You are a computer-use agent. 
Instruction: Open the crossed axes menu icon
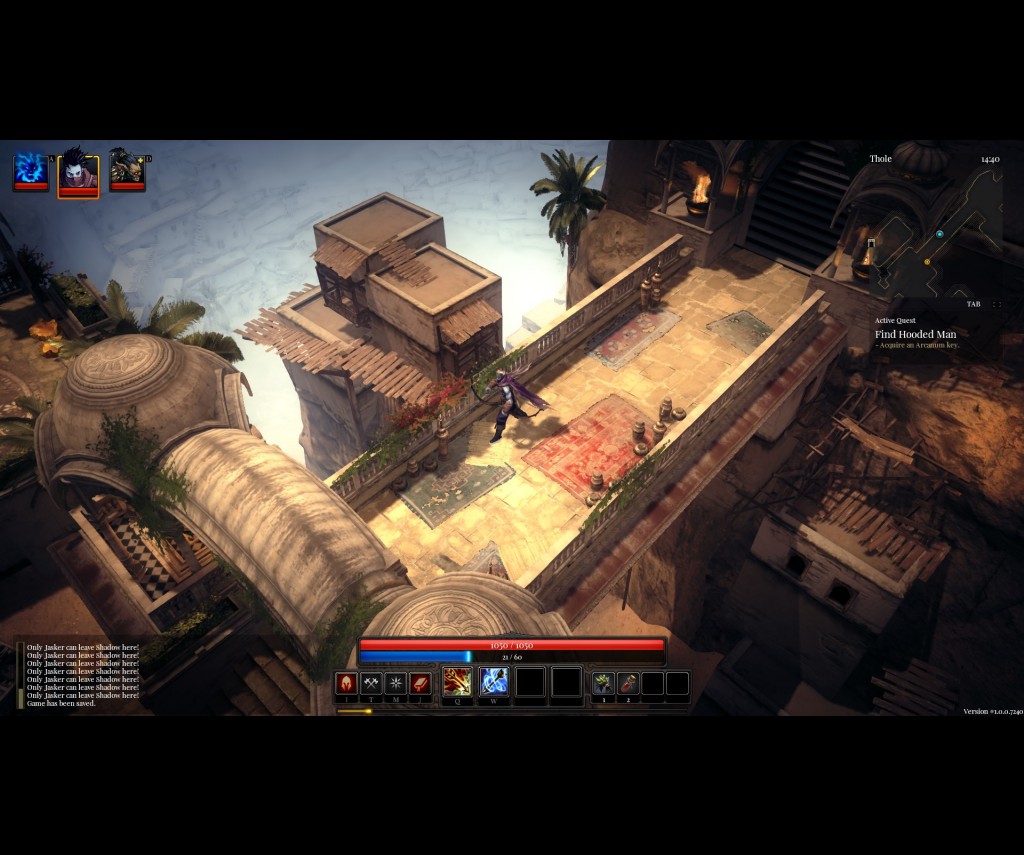point(371,684)
